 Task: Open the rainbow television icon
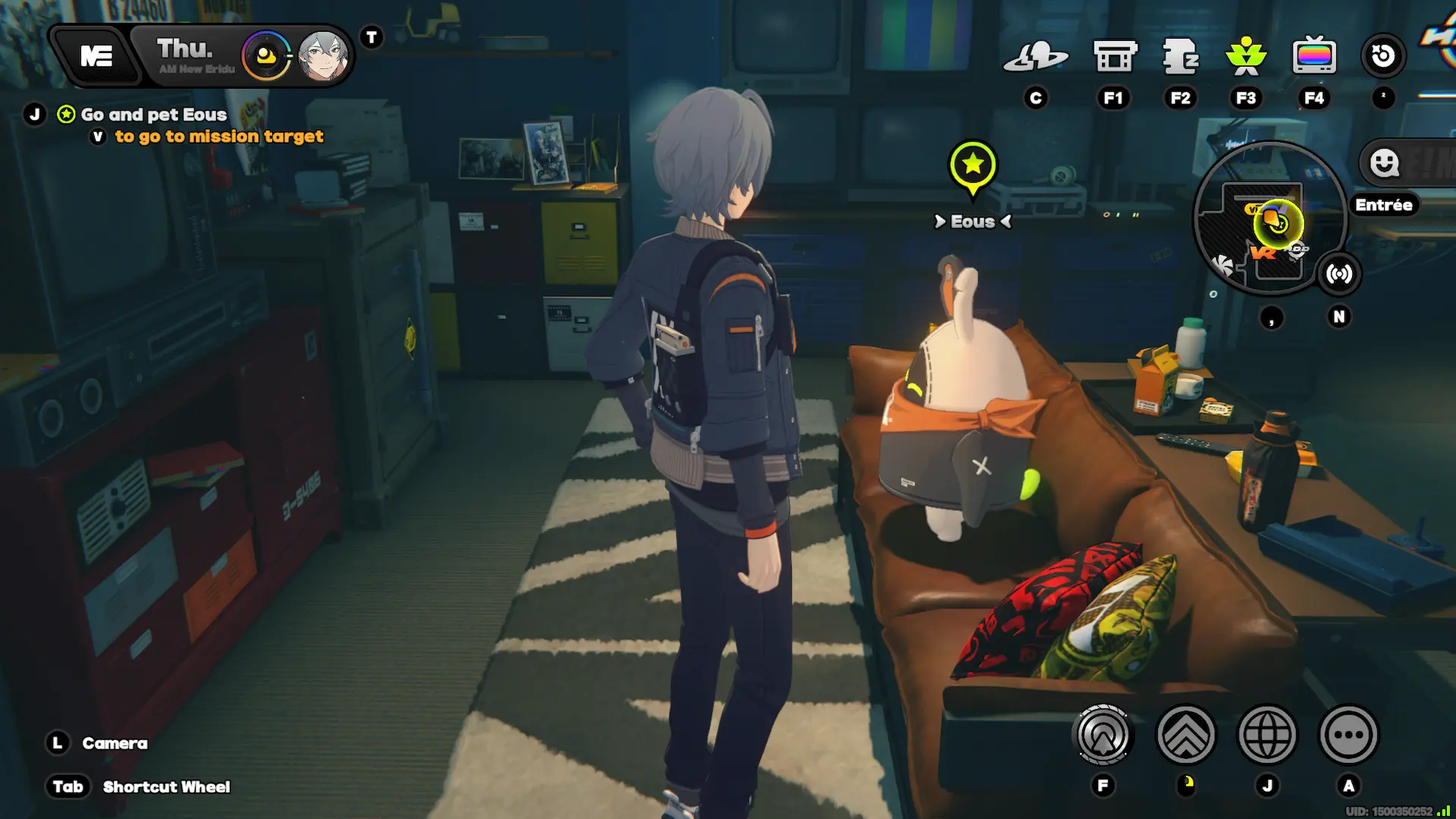1313,56
